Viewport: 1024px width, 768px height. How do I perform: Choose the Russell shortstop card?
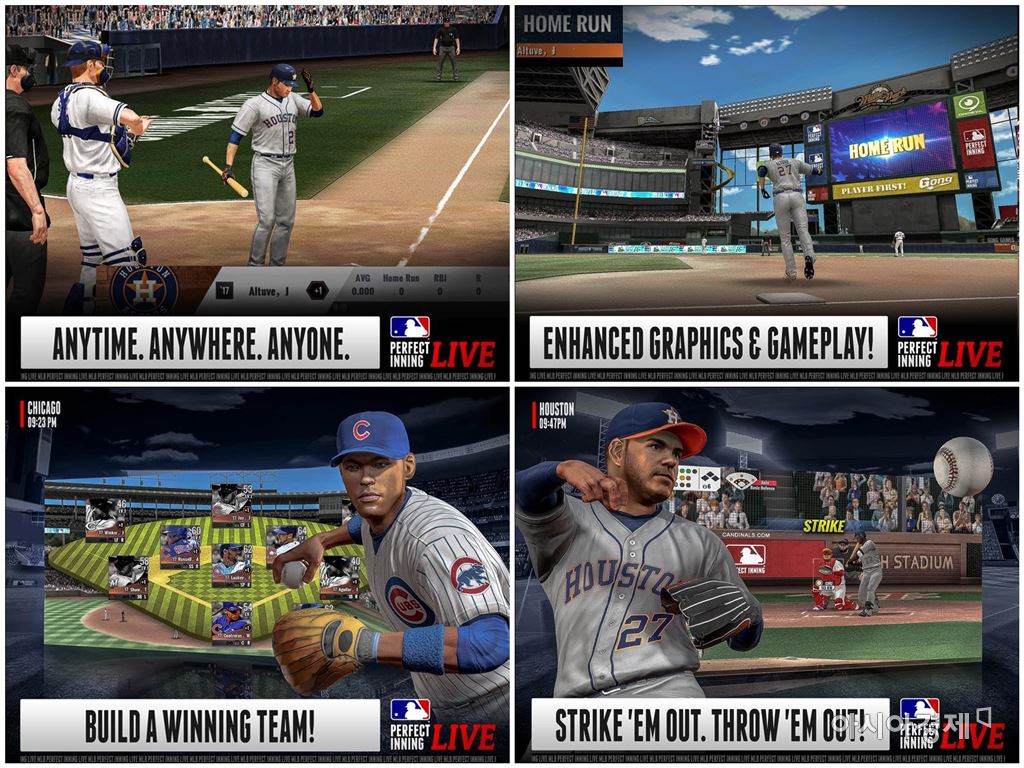coord(180,546)
